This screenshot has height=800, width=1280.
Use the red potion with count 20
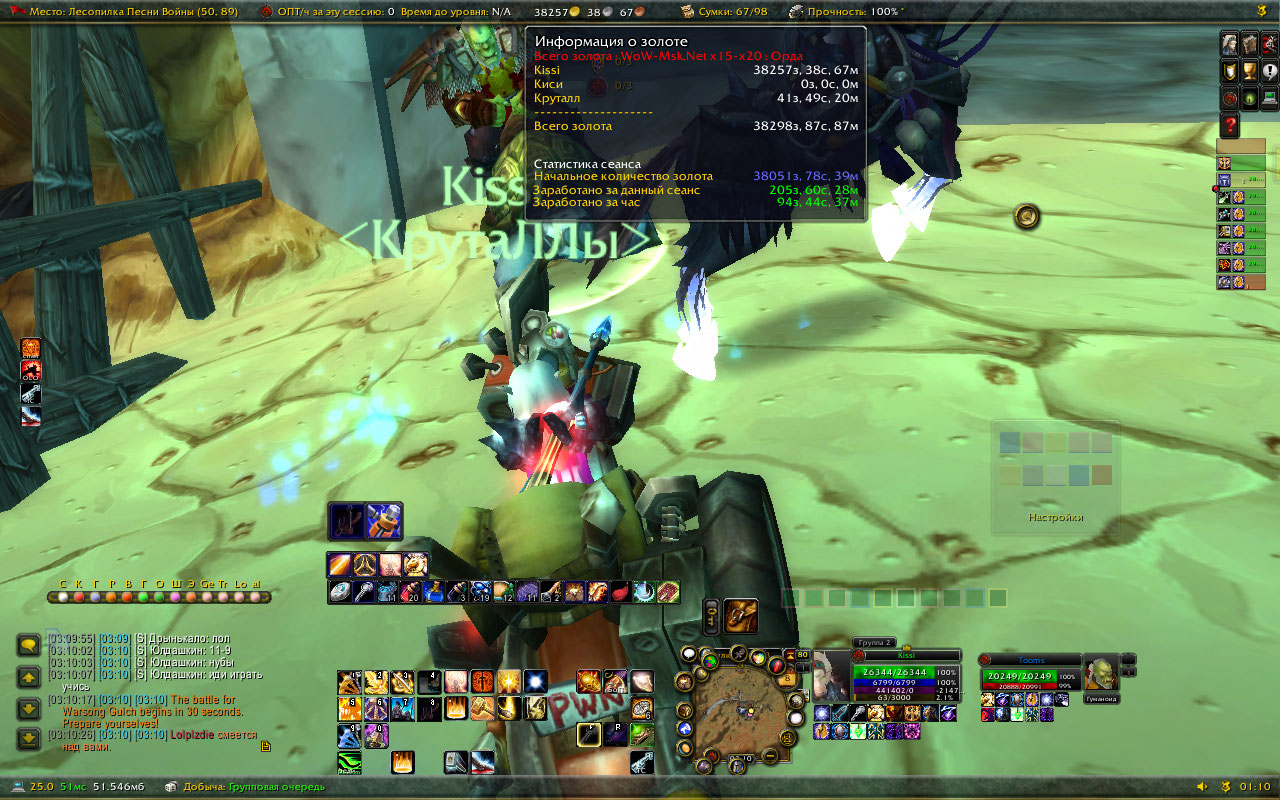[x=413, y=592]
